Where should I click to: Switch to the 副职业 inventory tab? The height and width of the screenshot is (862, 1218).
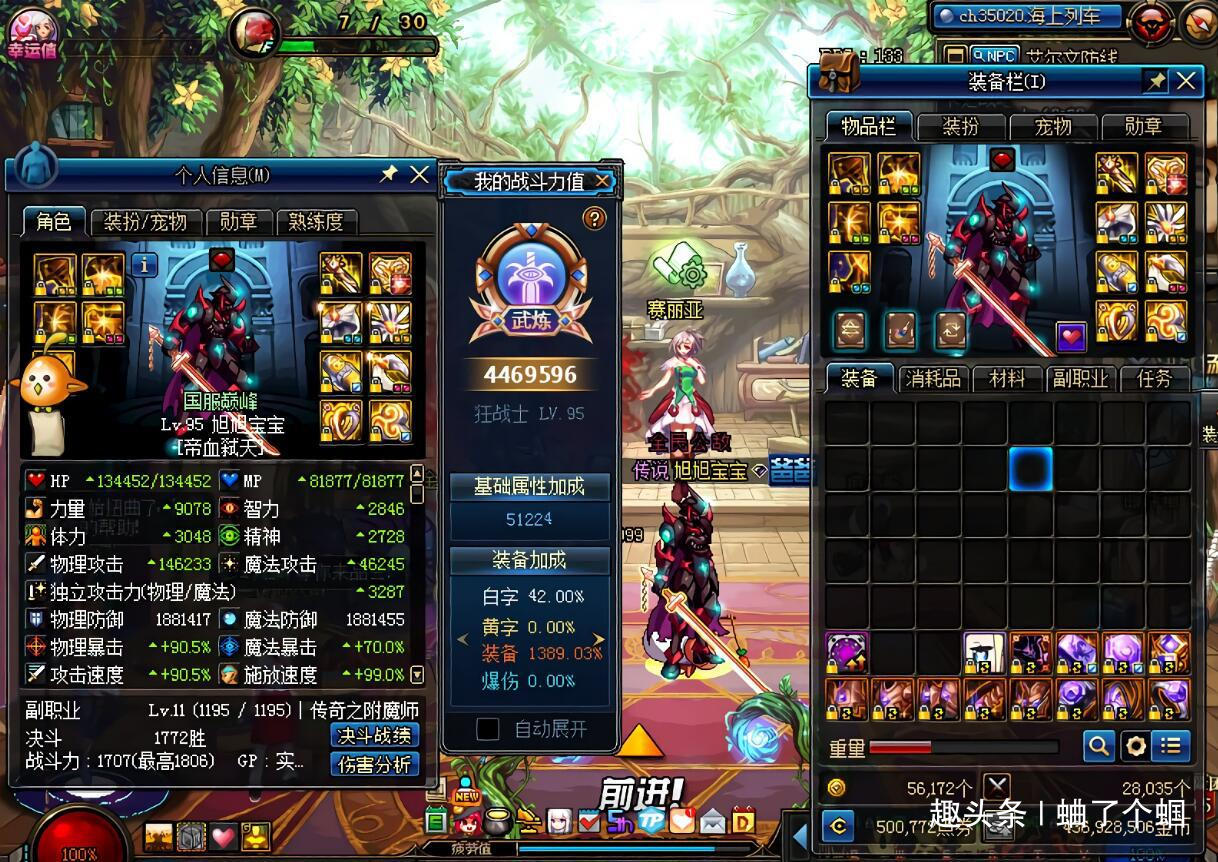pos(1079,378)
